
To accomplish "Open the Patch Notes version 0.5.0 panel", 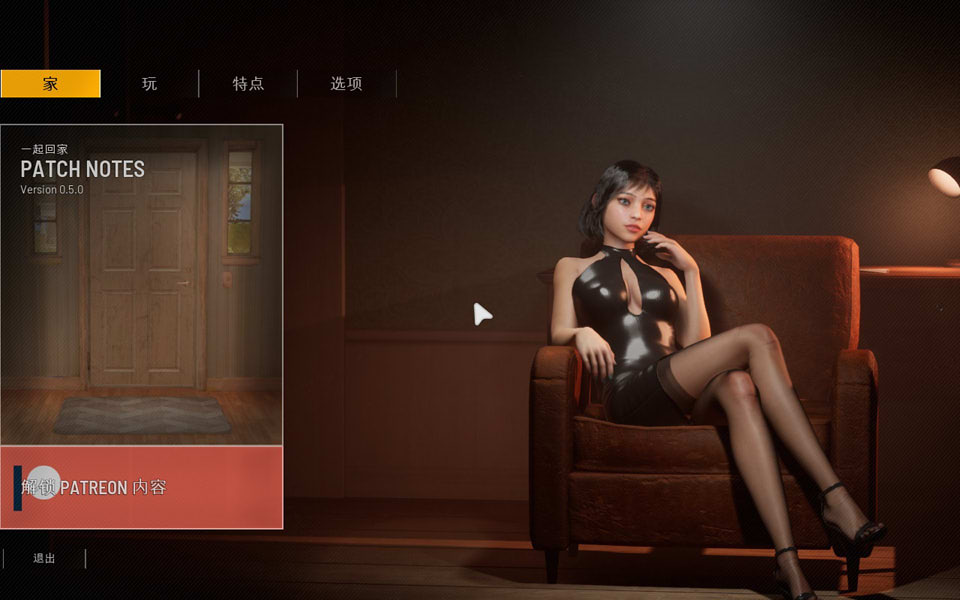I will pos(141,284).
